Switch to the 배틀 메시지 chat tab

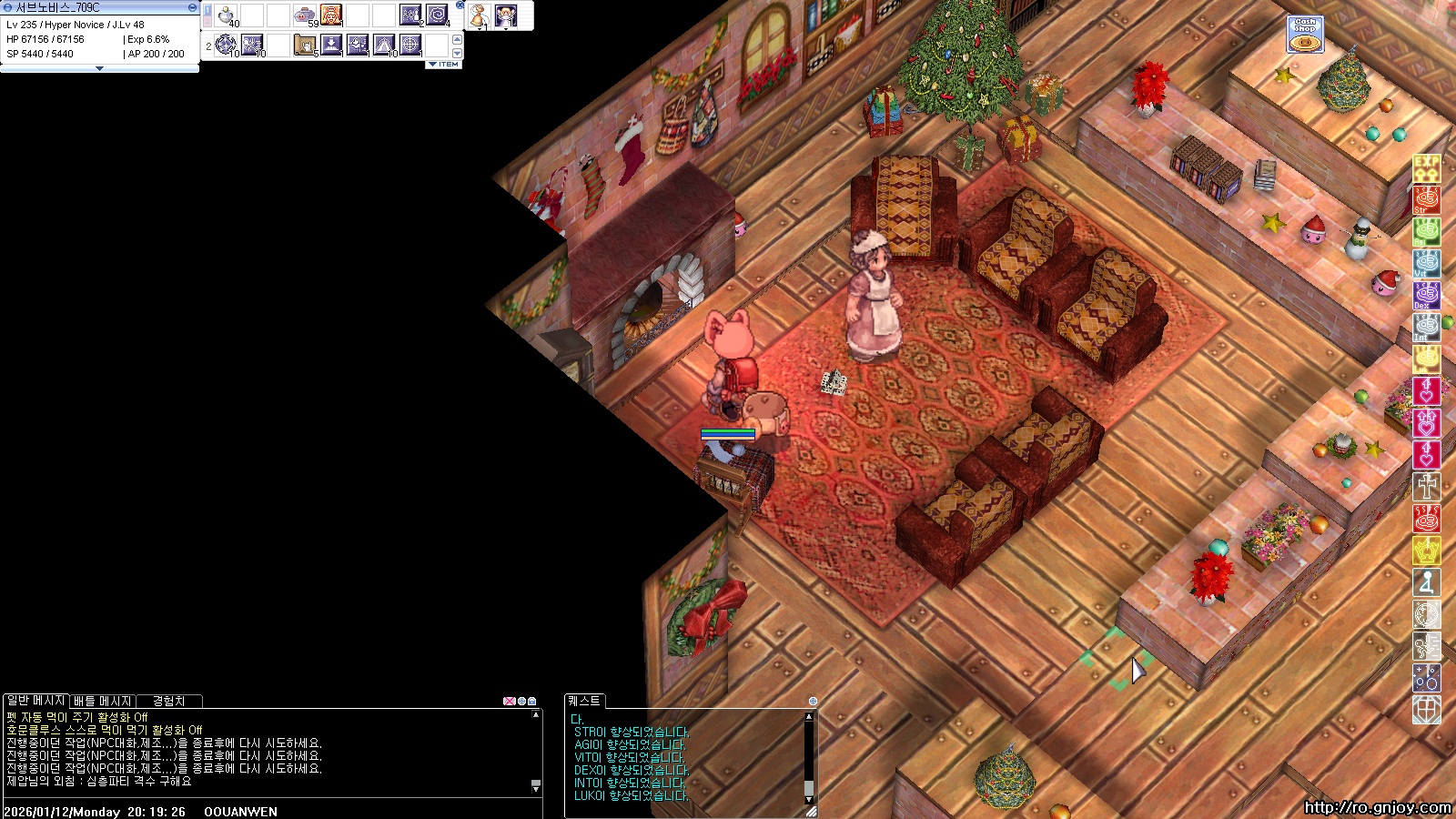[102, 701]
